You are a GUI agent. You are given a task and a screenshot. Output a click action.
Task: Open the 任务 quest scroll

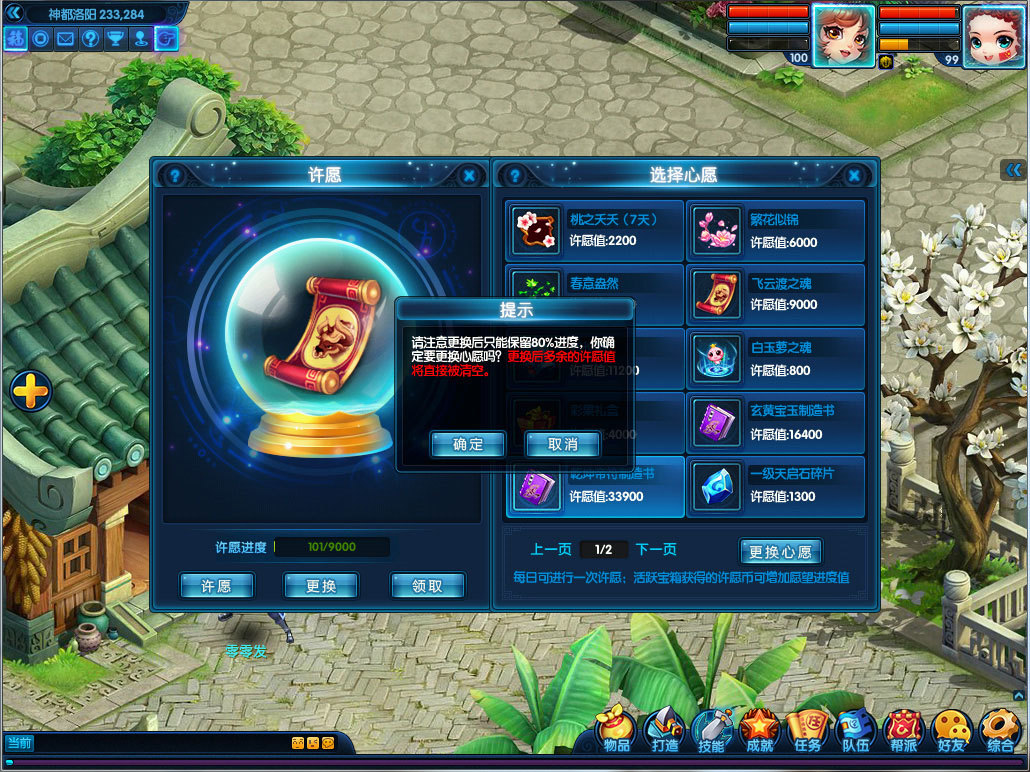[x=807, y=732]
